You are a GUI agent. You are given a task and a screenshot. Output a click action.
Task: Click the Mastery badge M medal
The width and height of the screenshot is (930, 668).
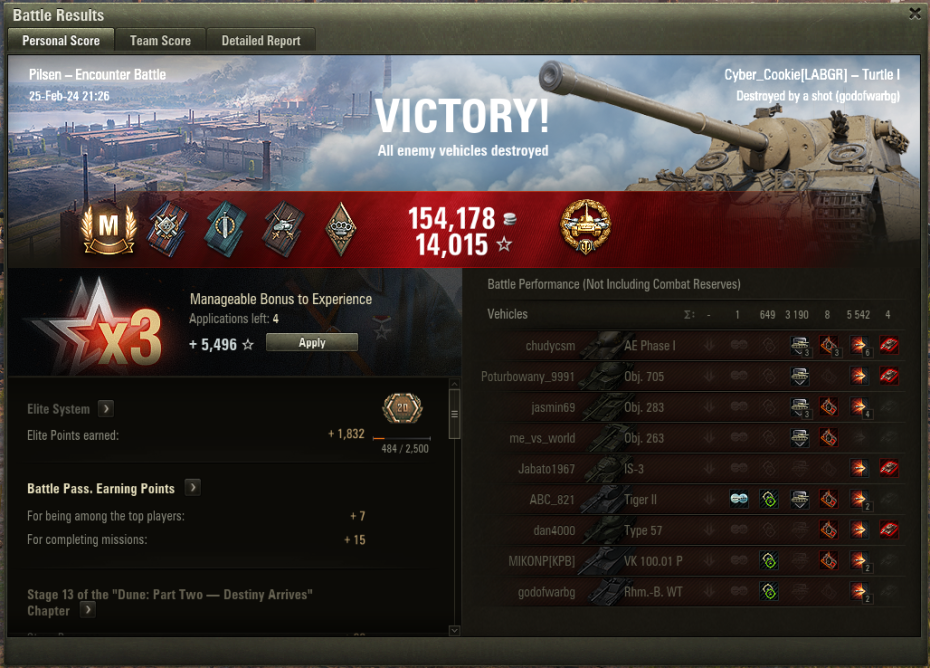coord(108,229)
